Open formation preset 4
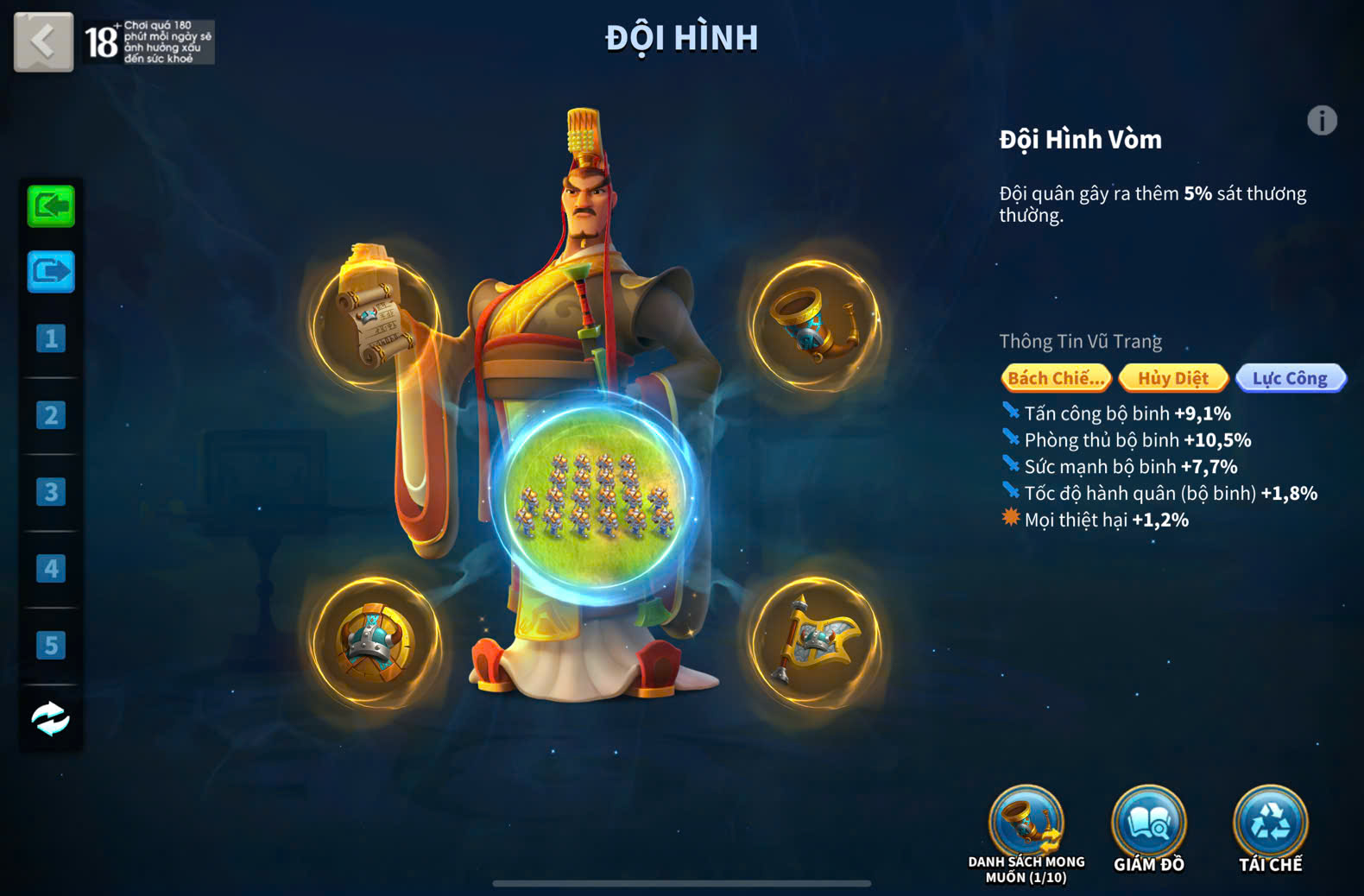 pos(51,569)
